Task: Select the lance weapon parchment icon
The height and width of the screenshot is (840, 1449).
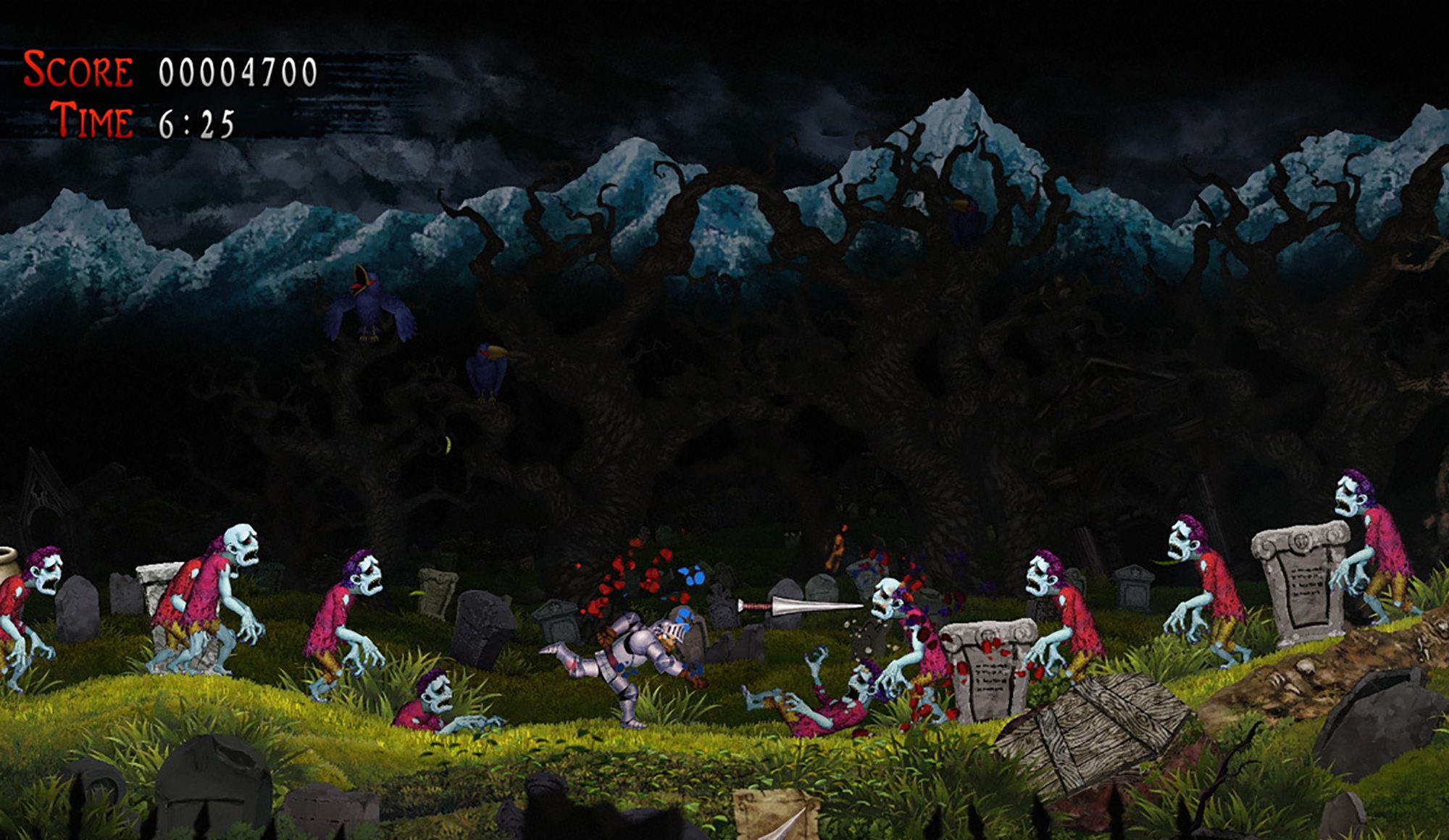Action: pos(777,815)
